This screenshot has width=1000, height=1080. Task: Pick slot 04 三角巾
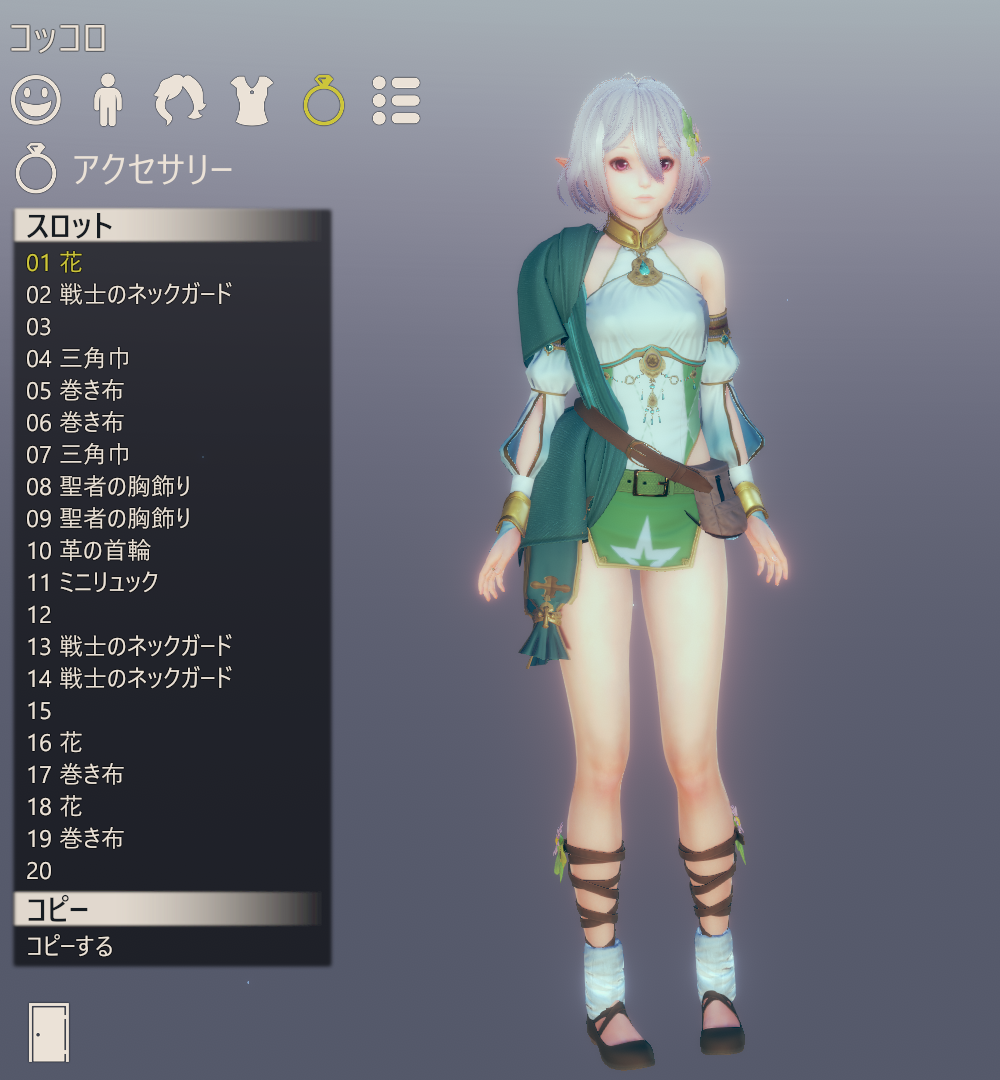pyautogui.click(x=78, y=359)
